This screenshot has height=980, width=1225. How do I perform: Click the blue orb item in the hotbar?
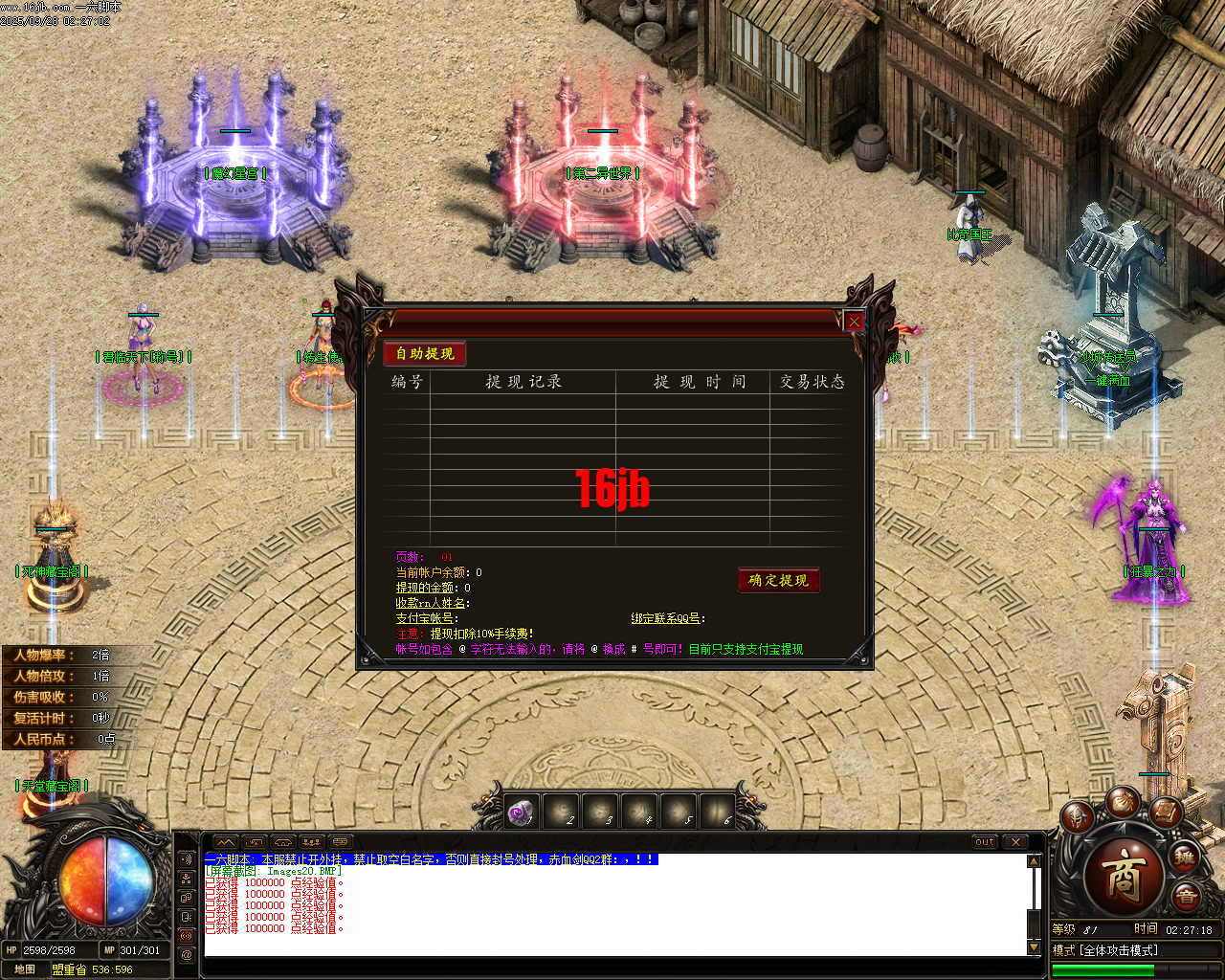(518, 811)
